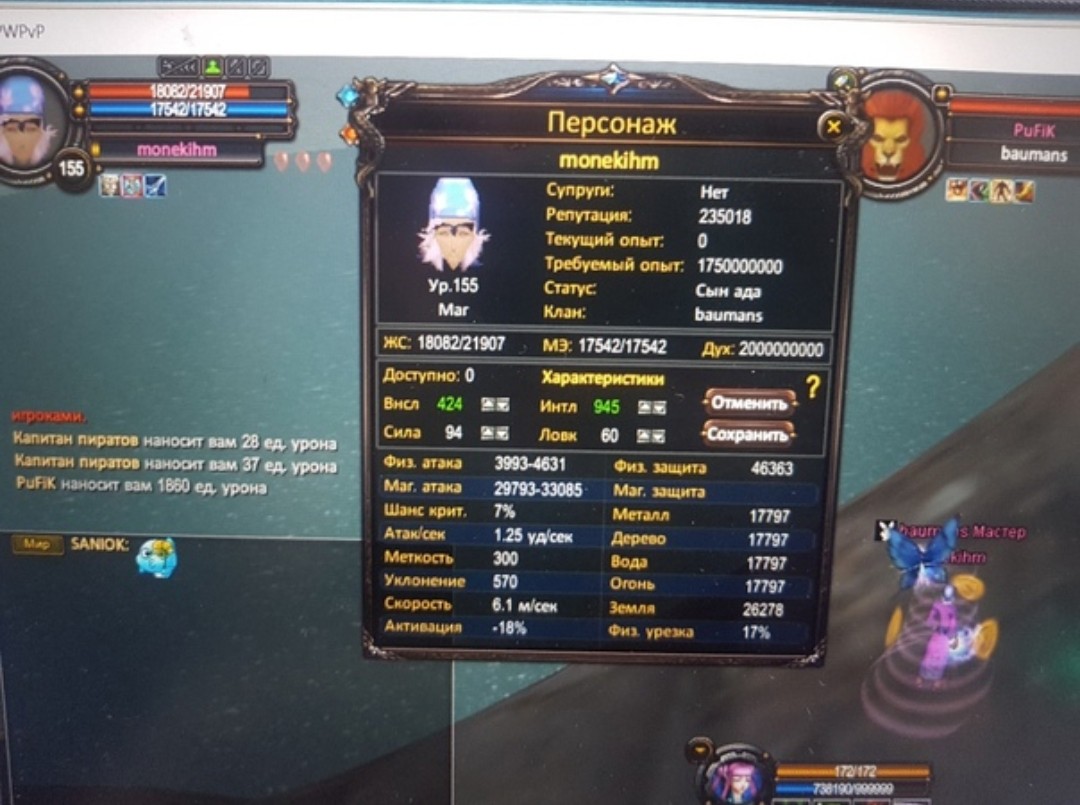The width and height of the screenshot is (1080, 805).
Task: Increase the Сила stat by one point
Action: click(487, 434)
